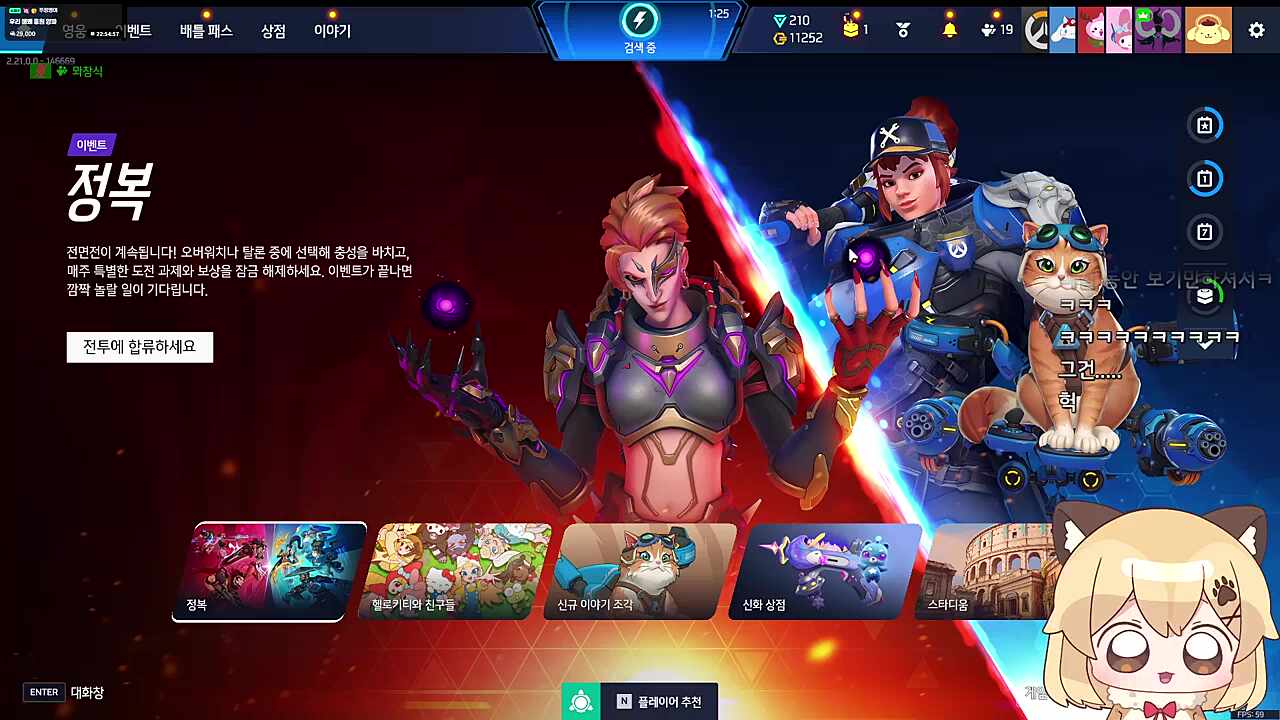Screen dimensions: 1280x720
Task: Open the 배틀 패스 menu
Action: tap(203, 30)
